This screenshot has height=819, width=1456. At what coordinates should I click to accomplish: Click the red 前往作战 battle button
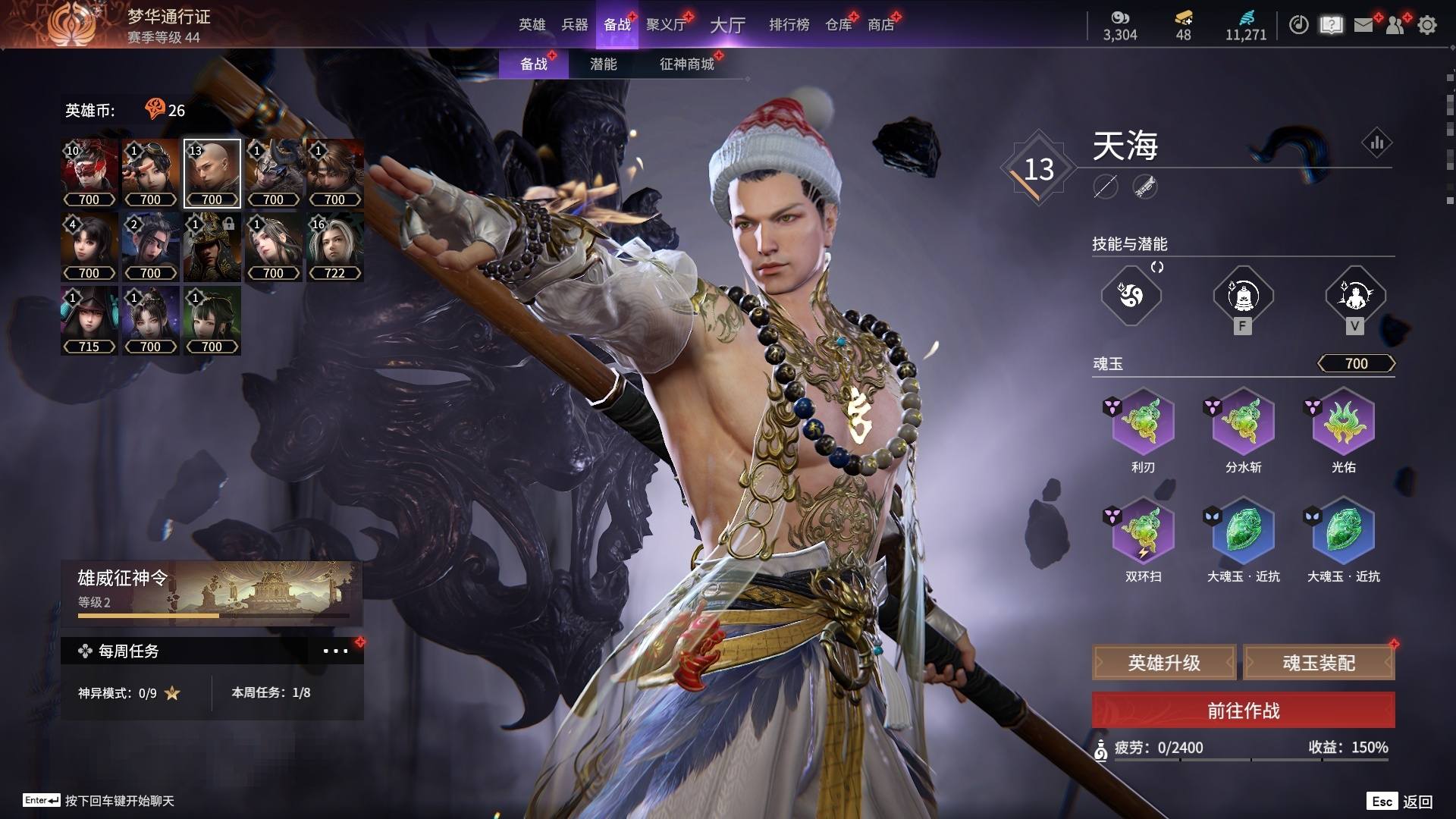coord(1243,711)
